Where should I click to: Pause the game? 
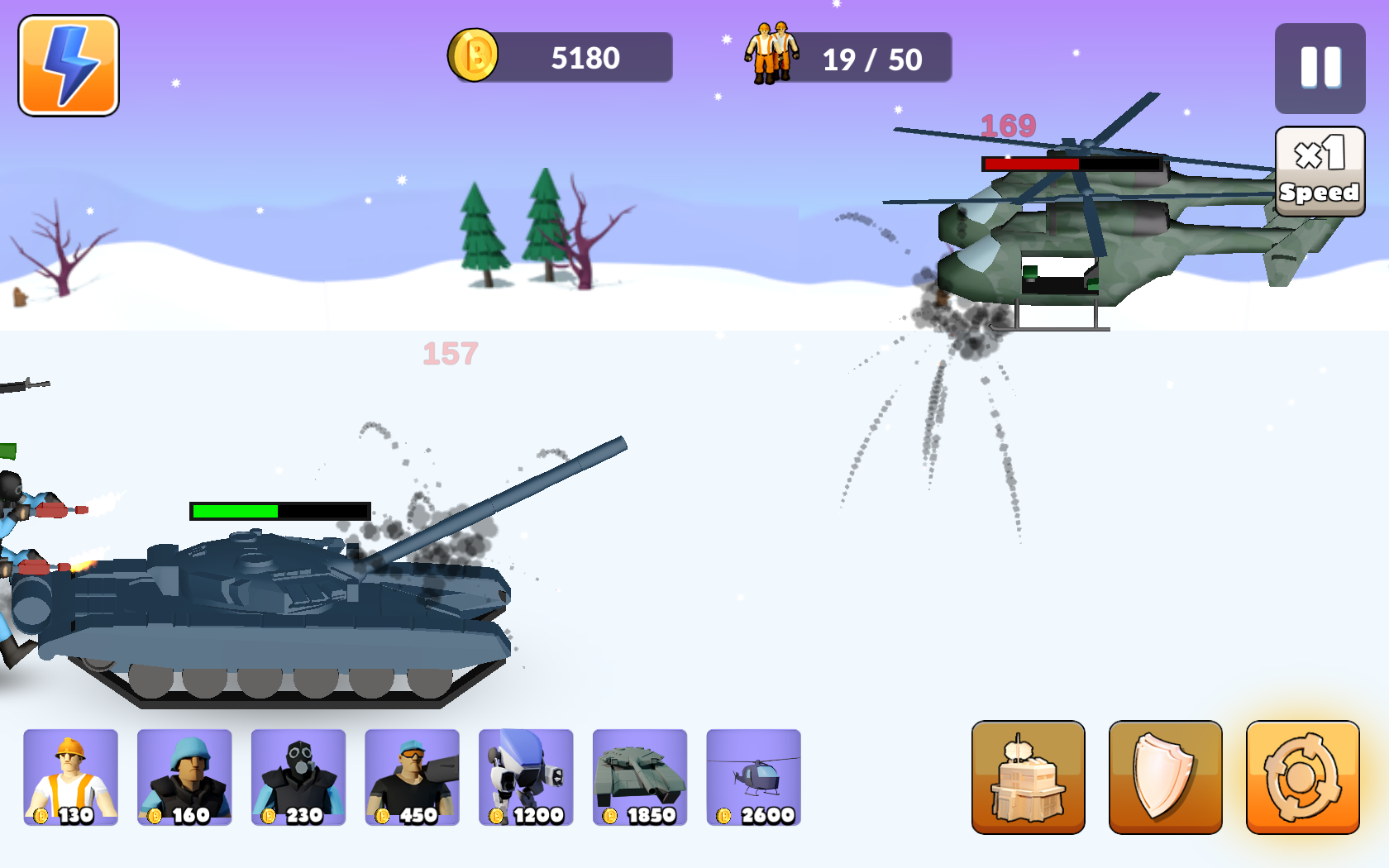[x=1320, y=68]
